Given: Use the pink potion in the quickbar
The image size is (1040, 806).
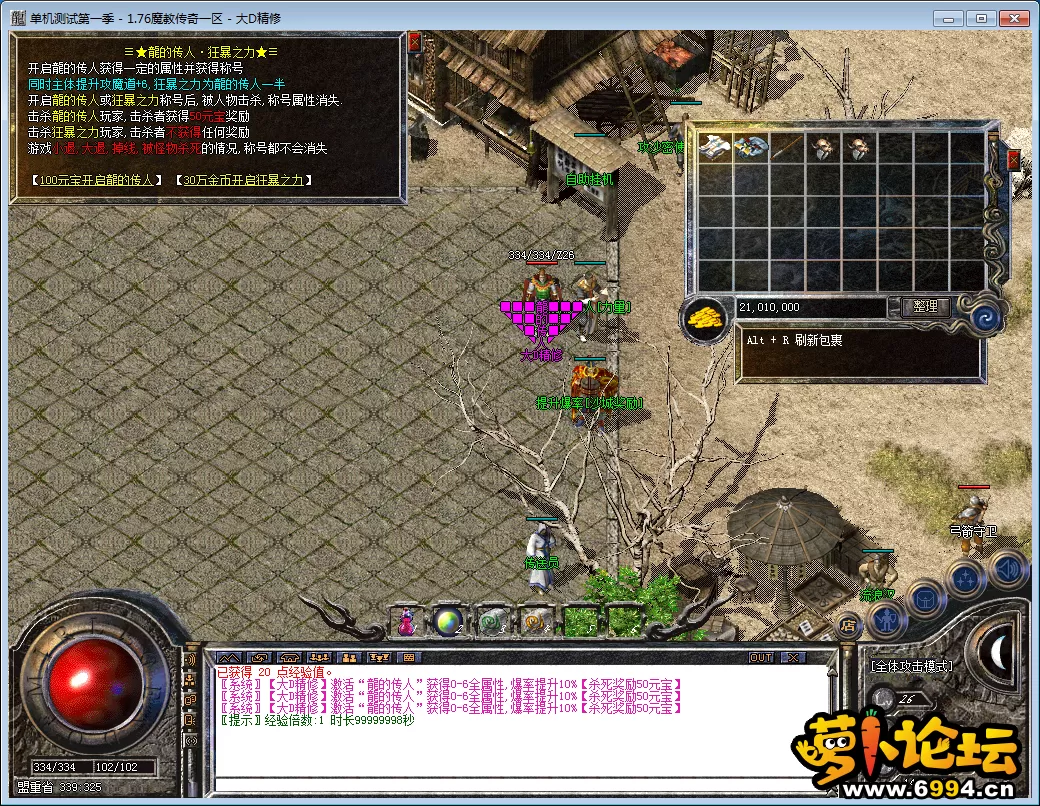Looking at the screenshot, I should (407, 621).
